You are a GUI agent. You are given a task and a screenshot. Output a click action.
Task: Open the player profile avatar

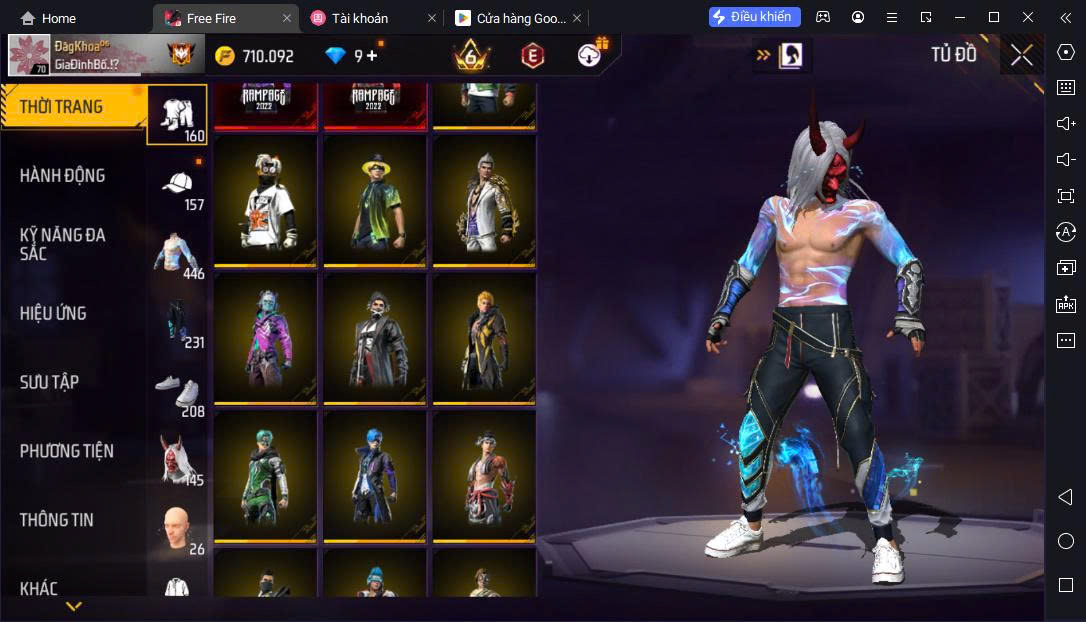[x=29, y=56]
